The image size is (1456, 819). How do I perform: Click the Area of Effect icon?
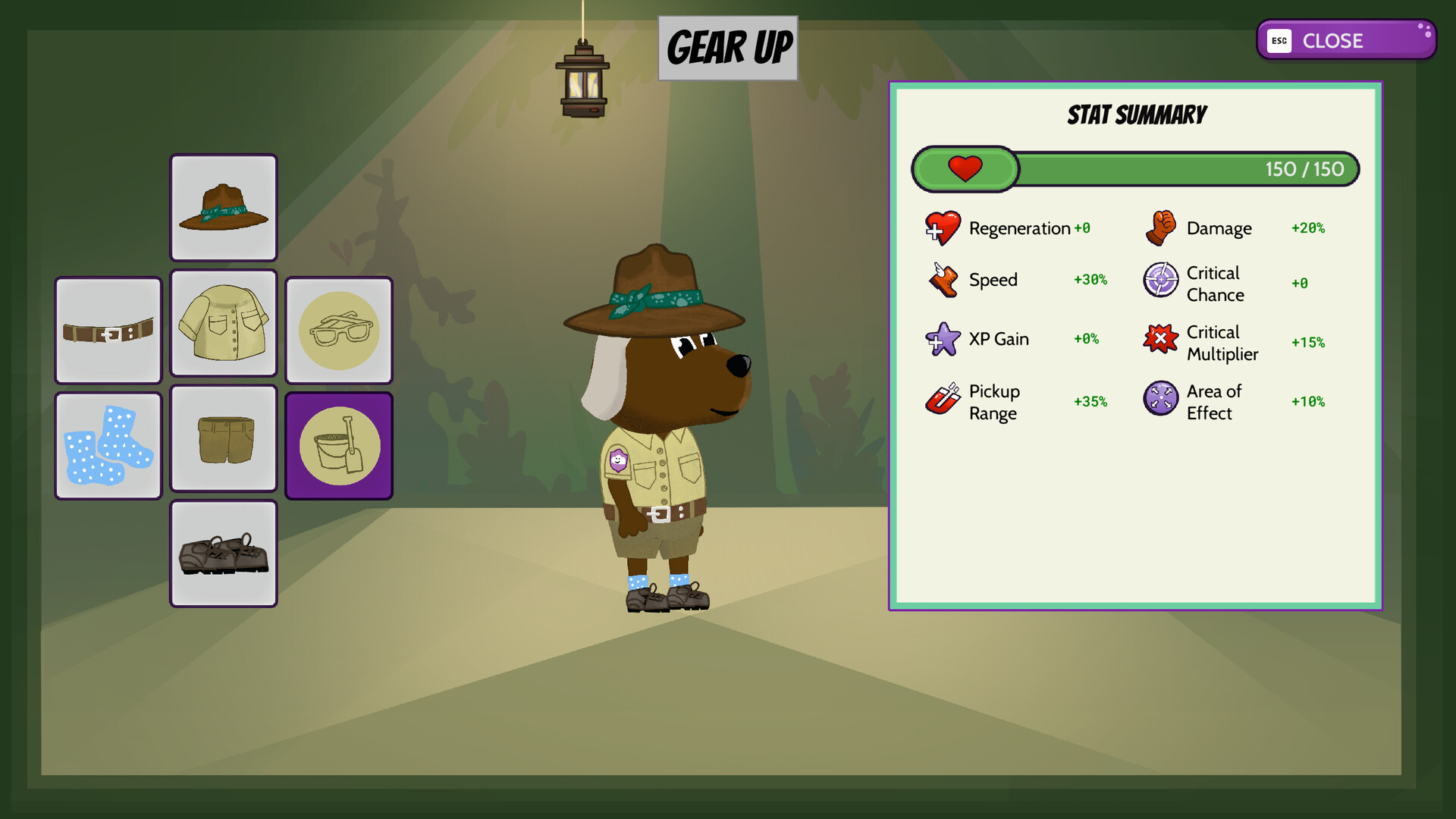1159,400
